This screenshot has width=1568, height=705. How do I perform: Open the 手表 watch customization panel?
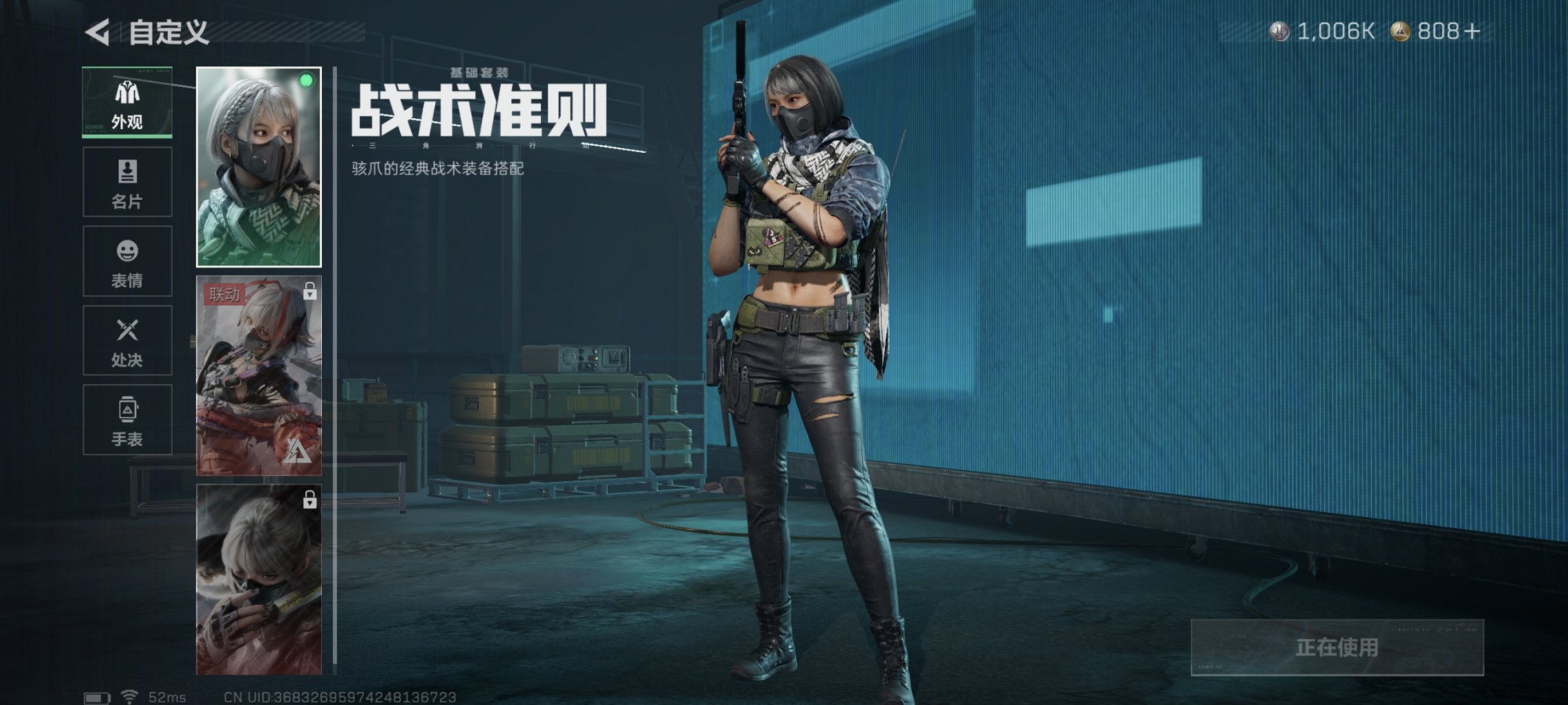click(x=126, y=420)
